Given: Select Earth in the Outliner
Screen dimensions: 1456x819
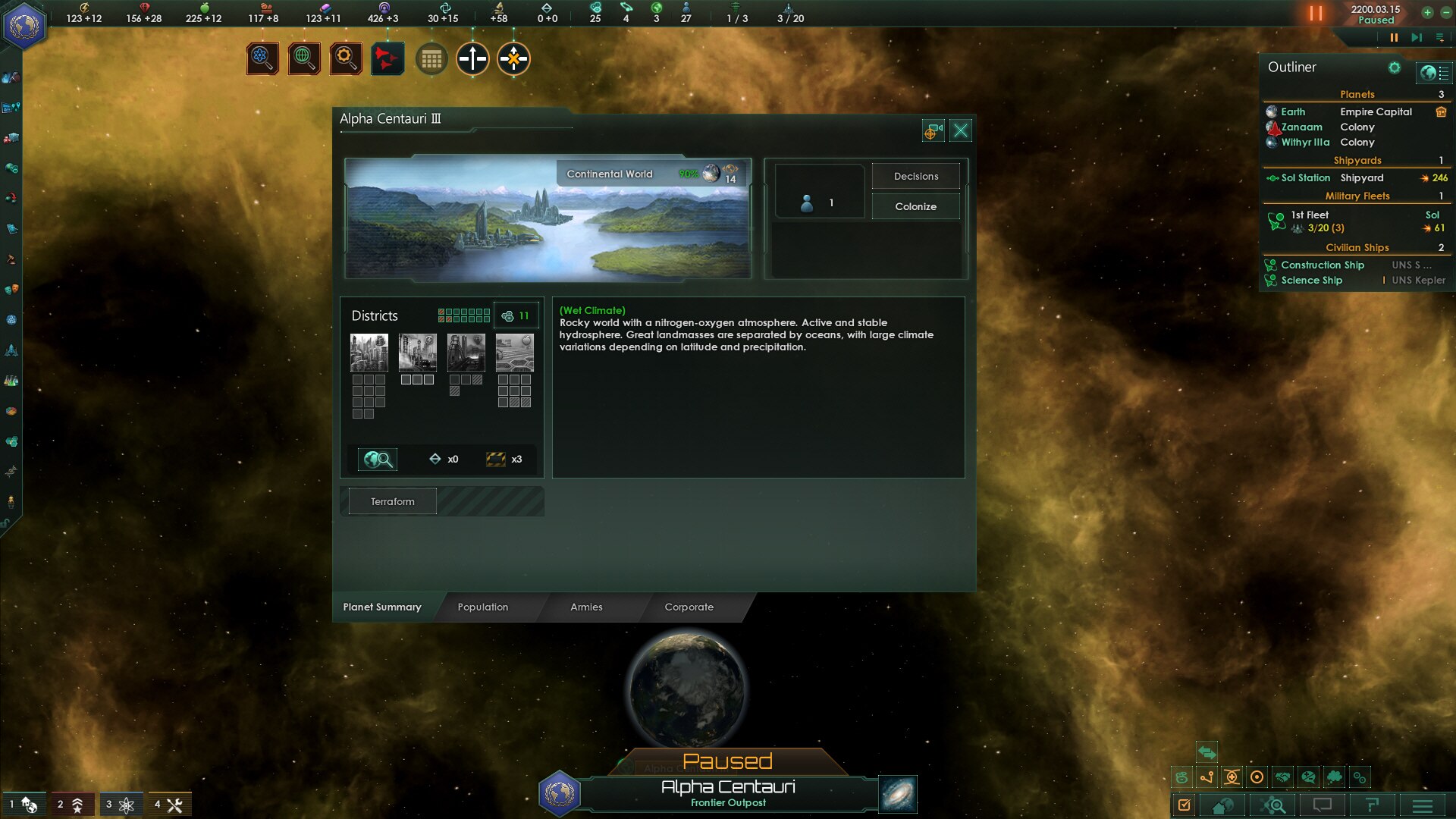Looking at the screenshot, I should point(1293,111).
